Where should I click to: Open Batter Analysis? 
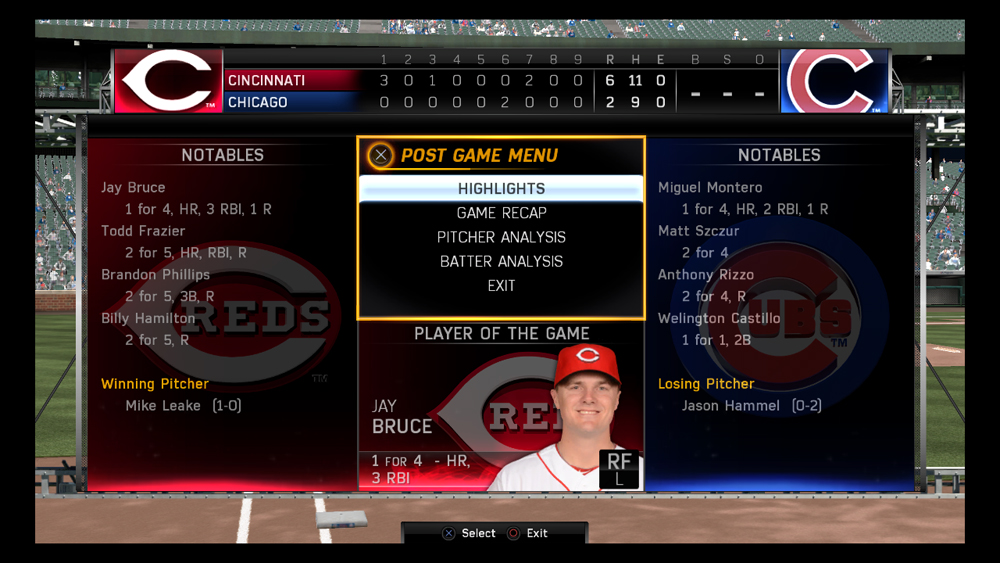(x=501, y=261)
